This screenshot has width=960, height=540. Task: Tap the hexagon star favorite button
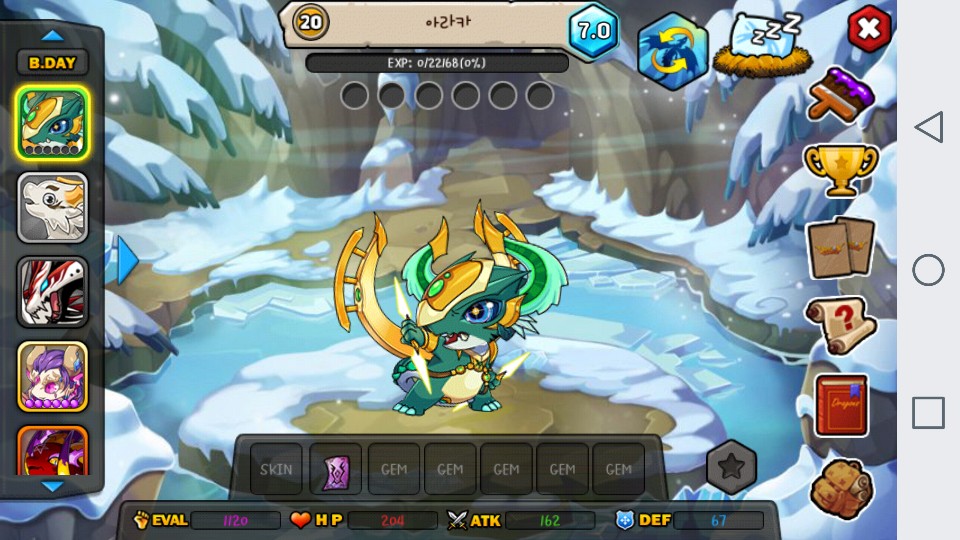coord(731,466)
